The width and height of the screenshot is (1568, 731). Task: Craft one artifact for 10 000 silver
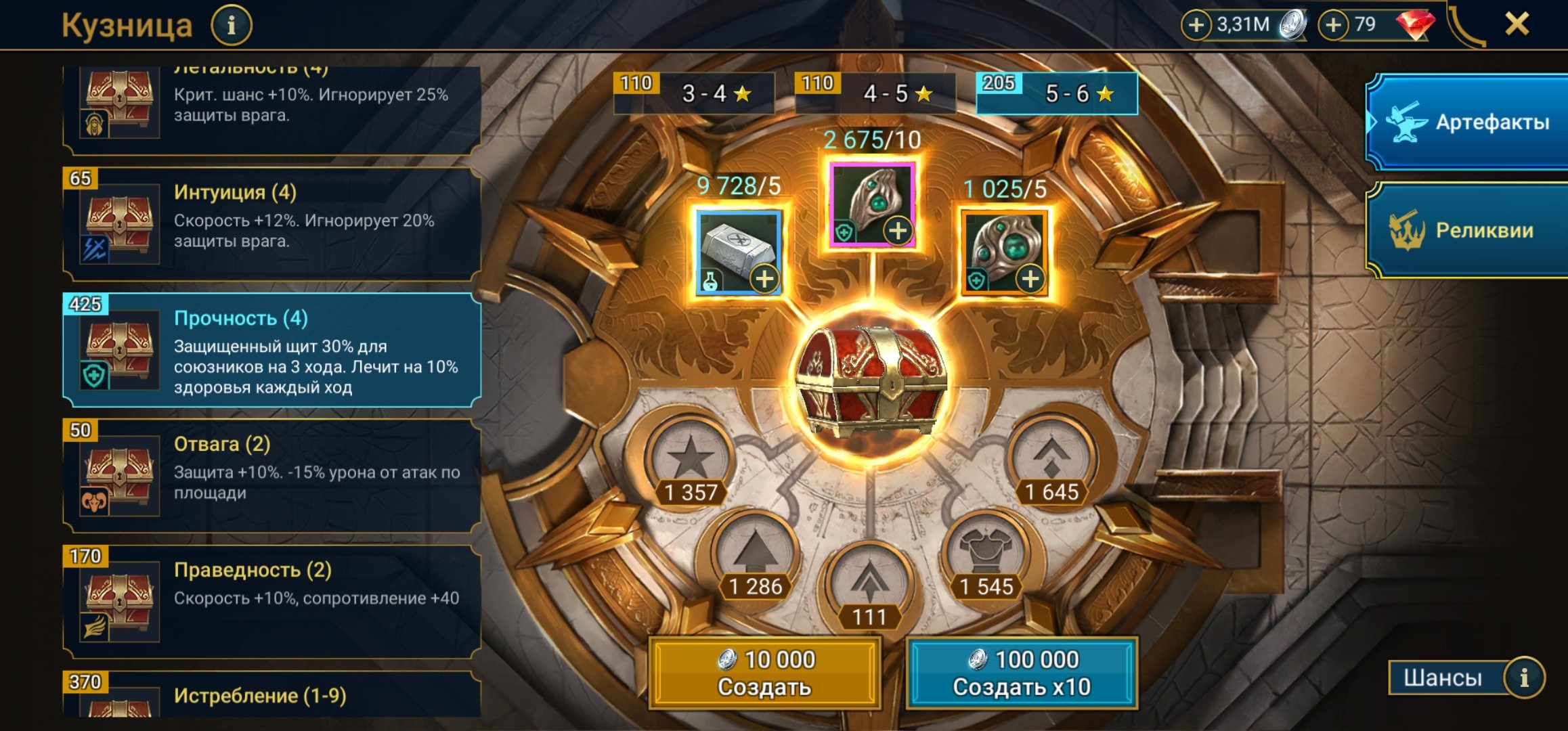pyautogui.click(x=765, y=673)
